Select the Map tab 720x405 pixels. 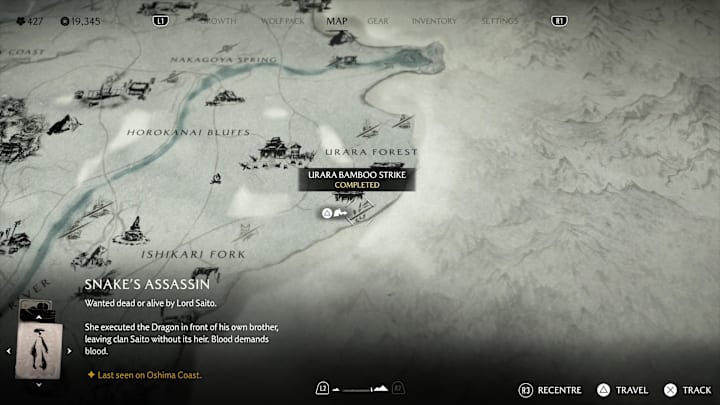point(336,20)
